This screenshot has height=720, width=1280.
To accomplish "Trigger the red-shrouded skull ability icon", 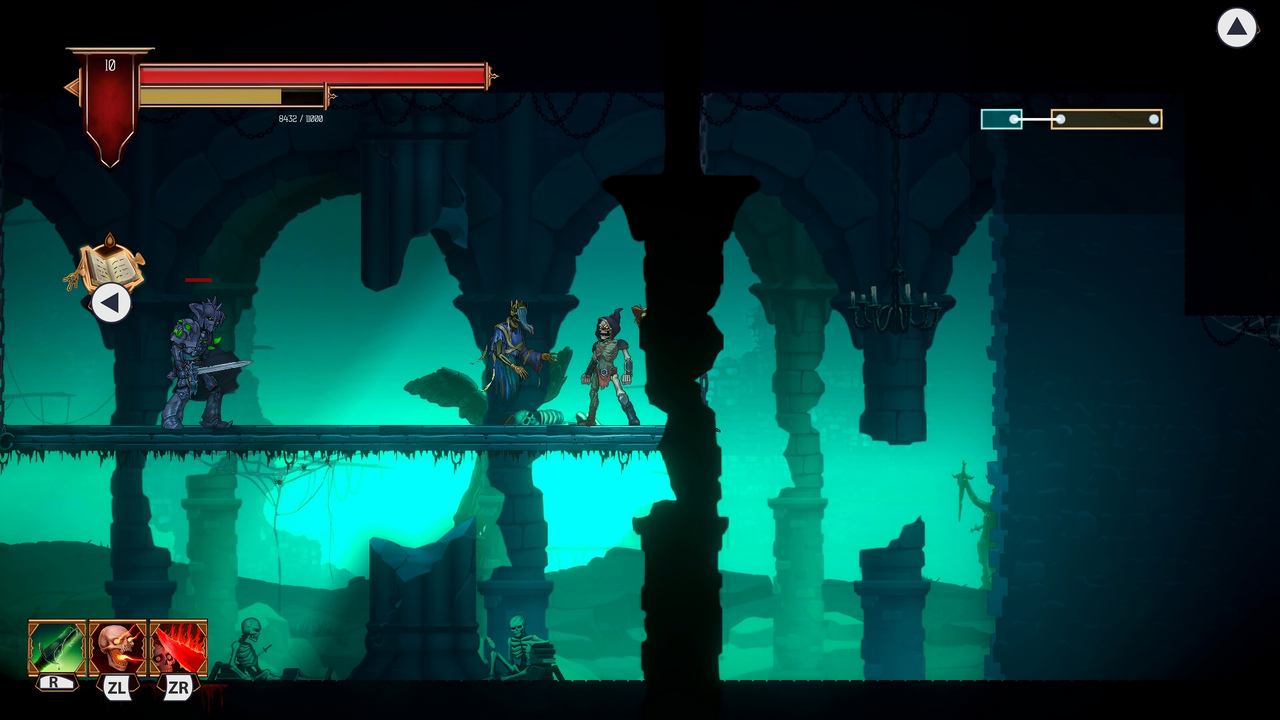I will pyautogui.click(x=178, y=648).
